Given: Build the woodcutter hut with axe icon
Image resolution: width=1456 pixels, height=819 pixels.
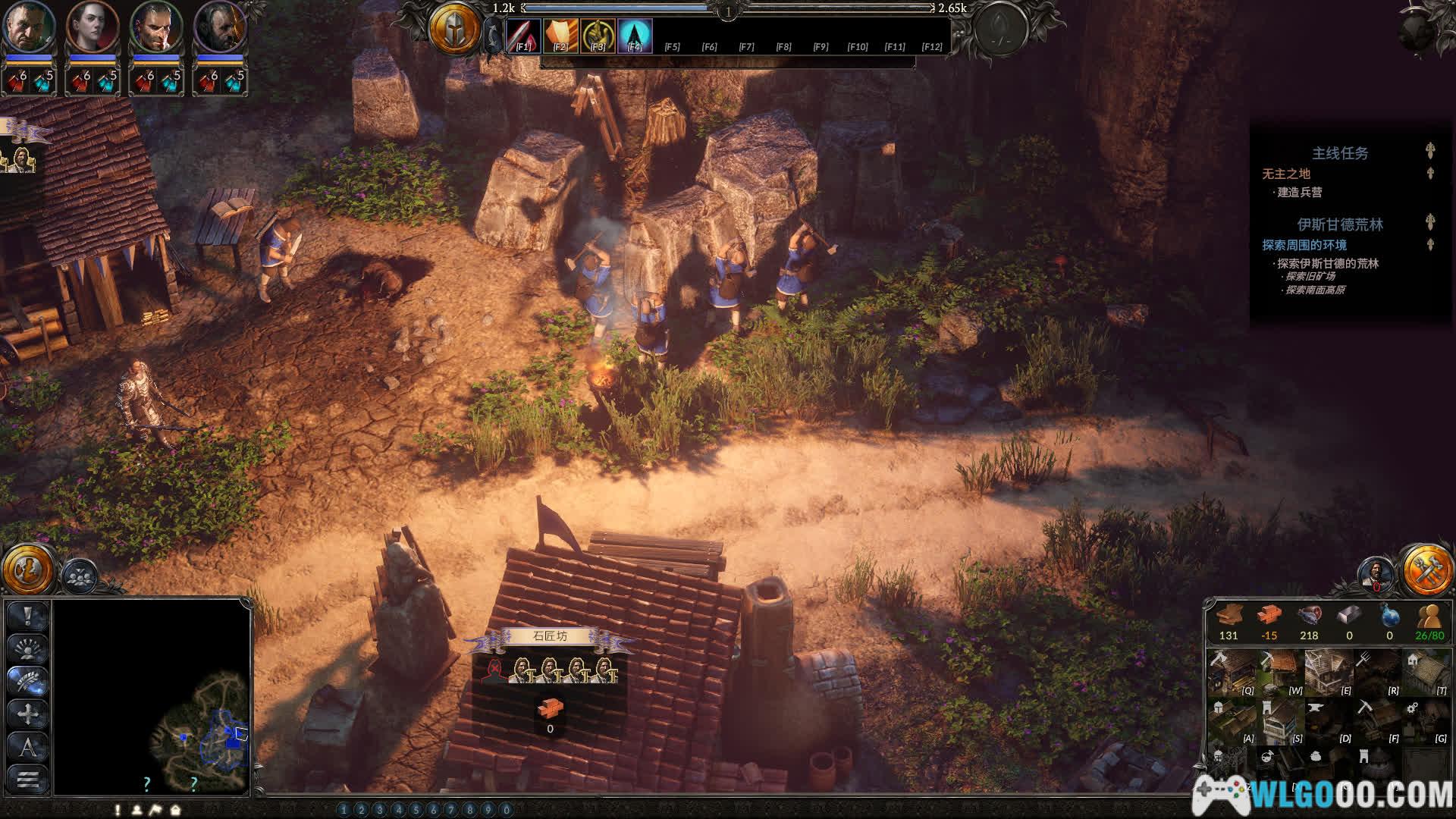Looking at the screenshot, I should (1232, 671).
